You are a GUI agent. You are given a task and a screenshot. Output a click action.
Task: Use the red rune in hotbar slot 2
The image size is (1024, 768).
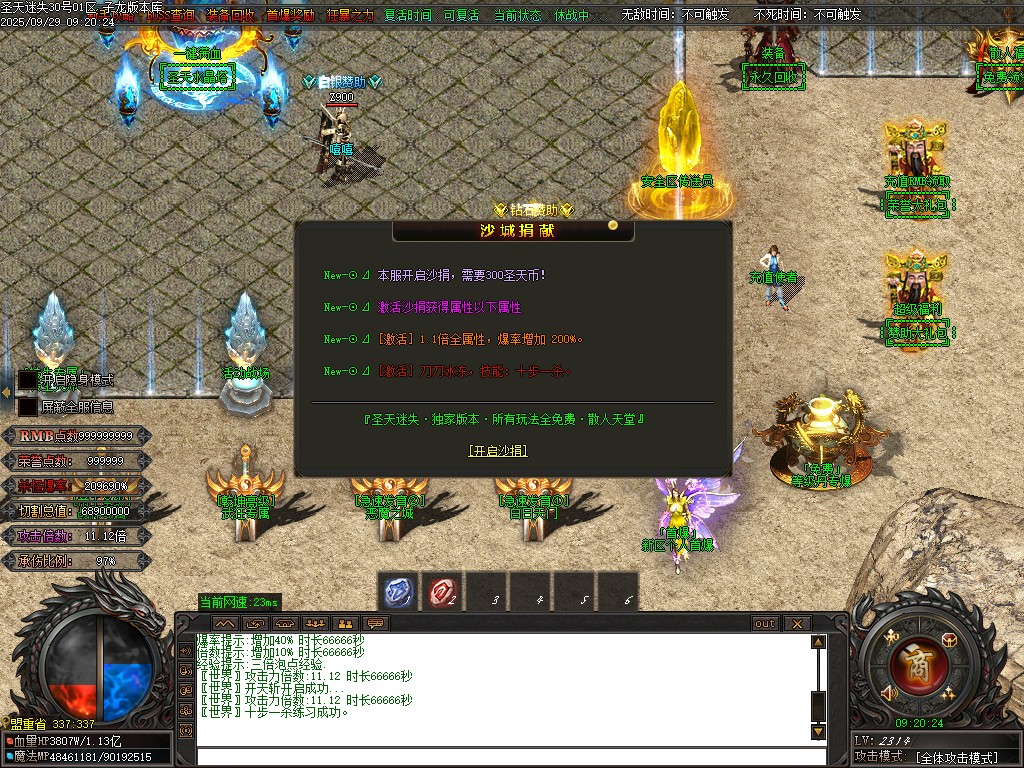click(444, 593)
